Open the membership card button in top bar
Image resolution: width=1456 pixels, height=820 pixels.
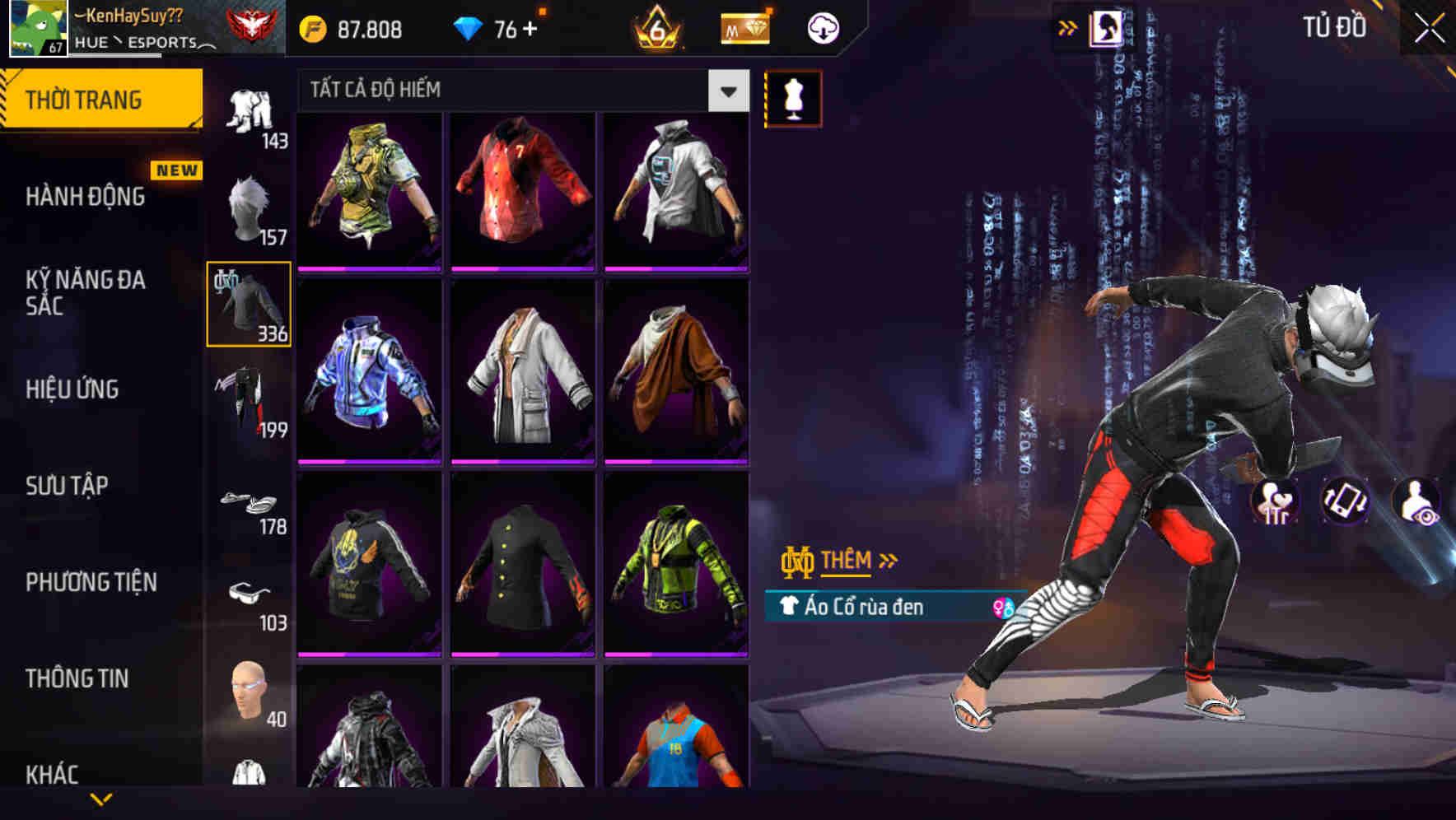point(744,27)
